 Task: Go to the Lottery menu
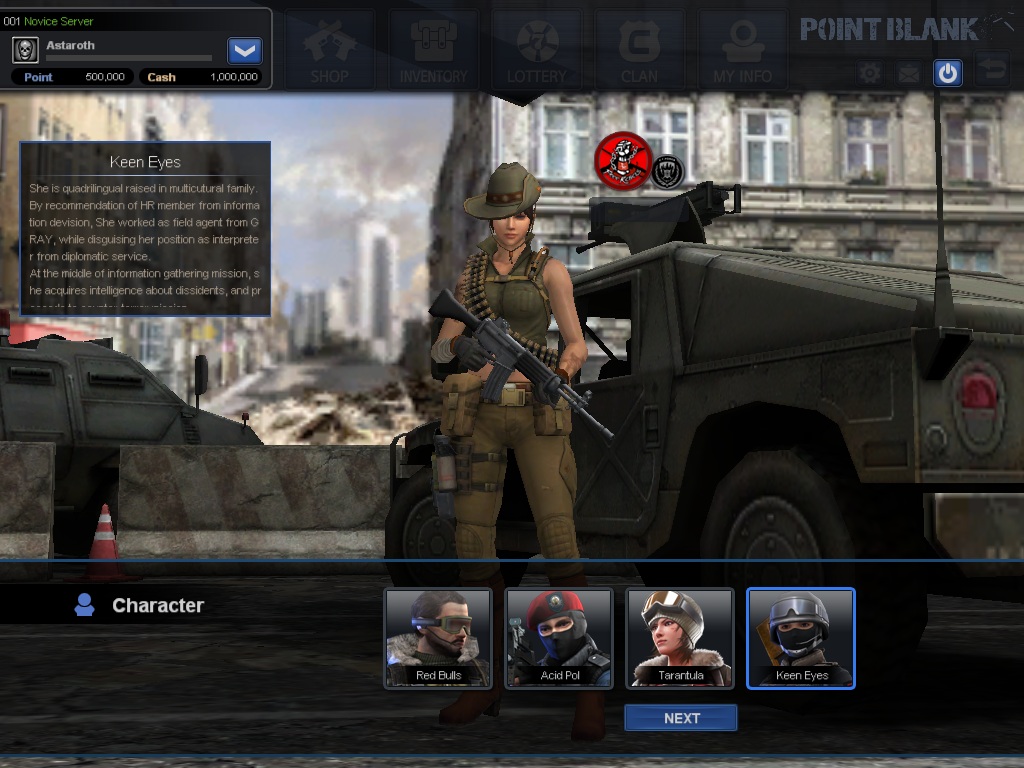tap(537, 50)
